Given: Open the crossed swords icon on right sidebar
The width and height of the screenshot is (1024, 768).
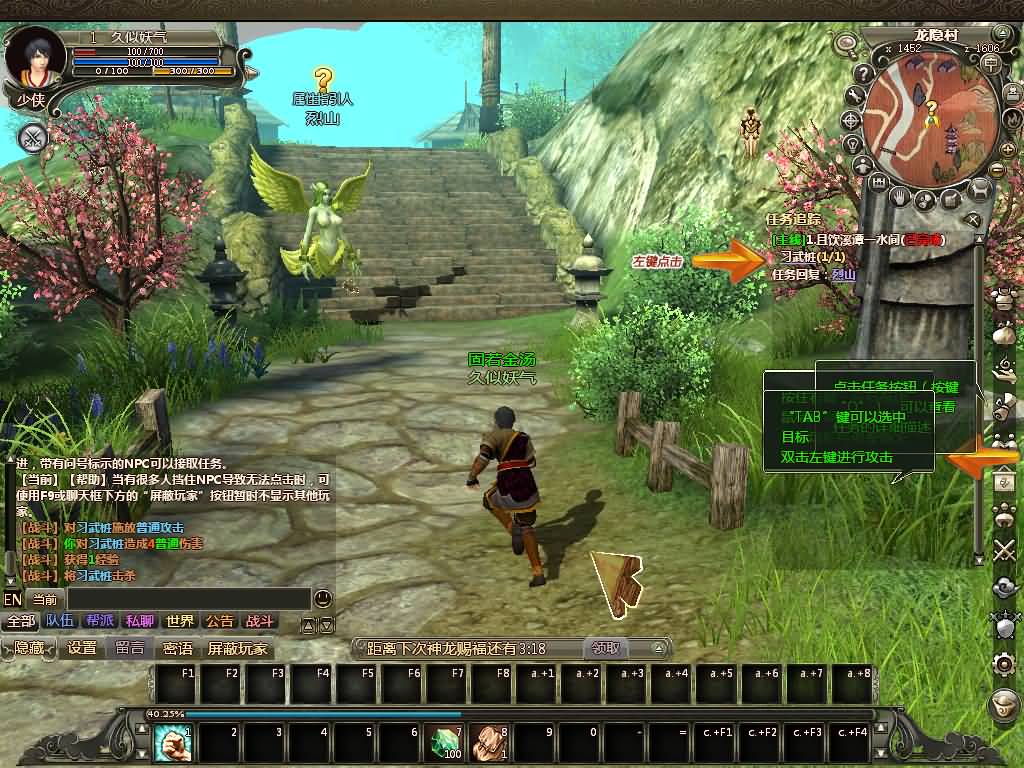Looking at the screenshot, I should 1004,550.
